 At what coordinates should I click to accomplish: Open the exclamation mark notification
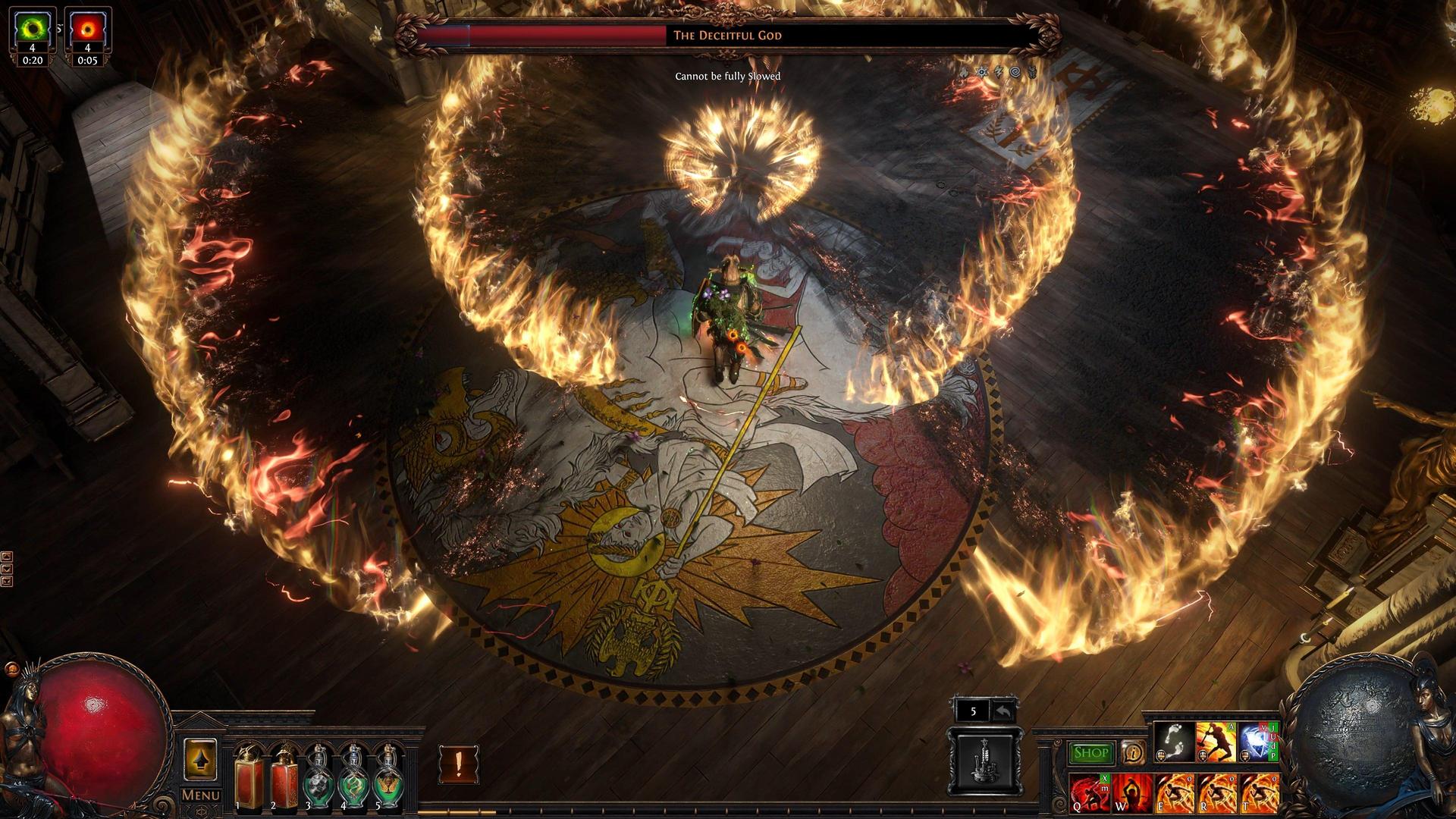(458, 764)
